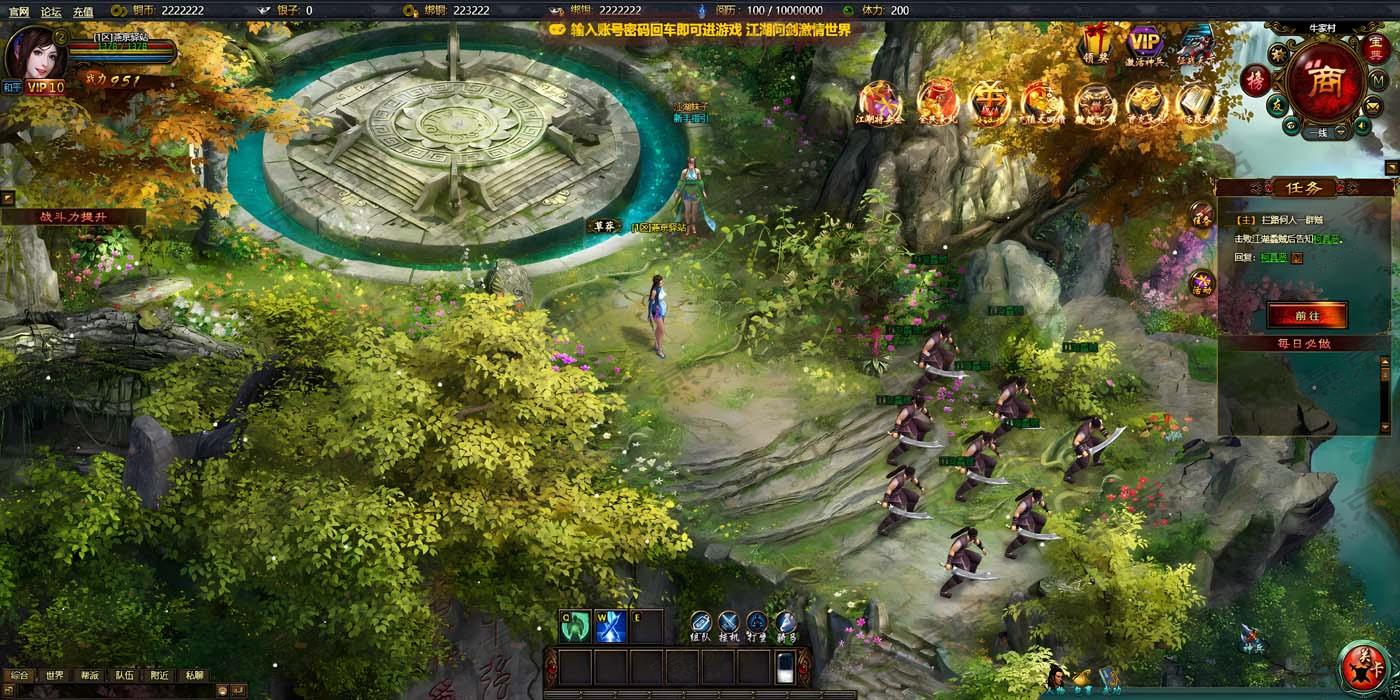Toggle the 和平 peace mode button
Screen dimensions: 1400x700
(x=12, y=87)
